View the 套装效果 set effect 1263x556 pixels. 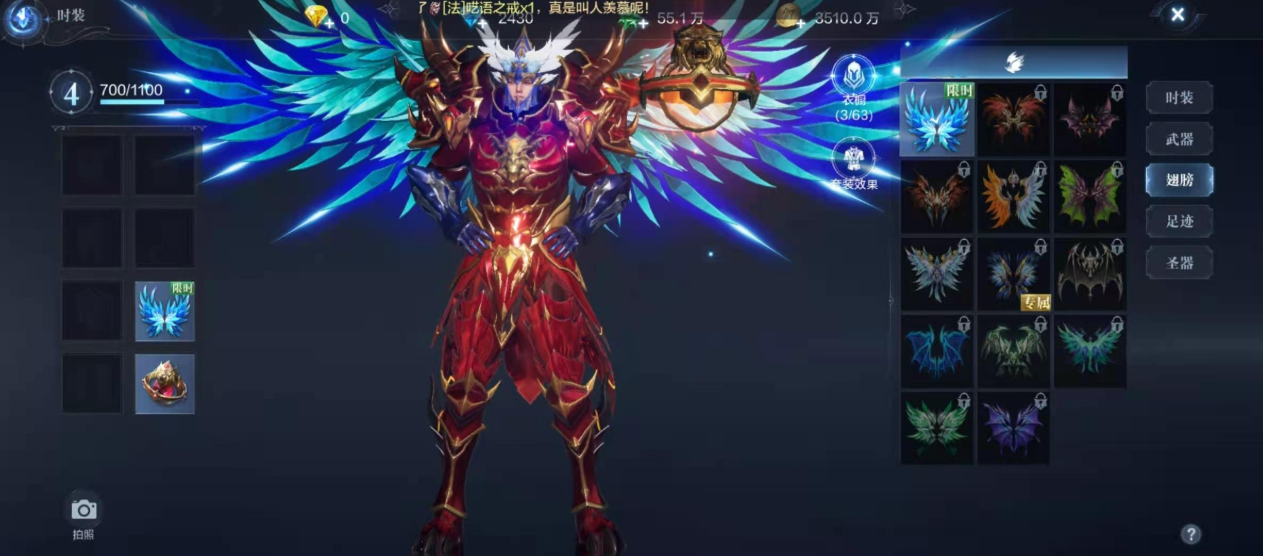tap(853, 162)
